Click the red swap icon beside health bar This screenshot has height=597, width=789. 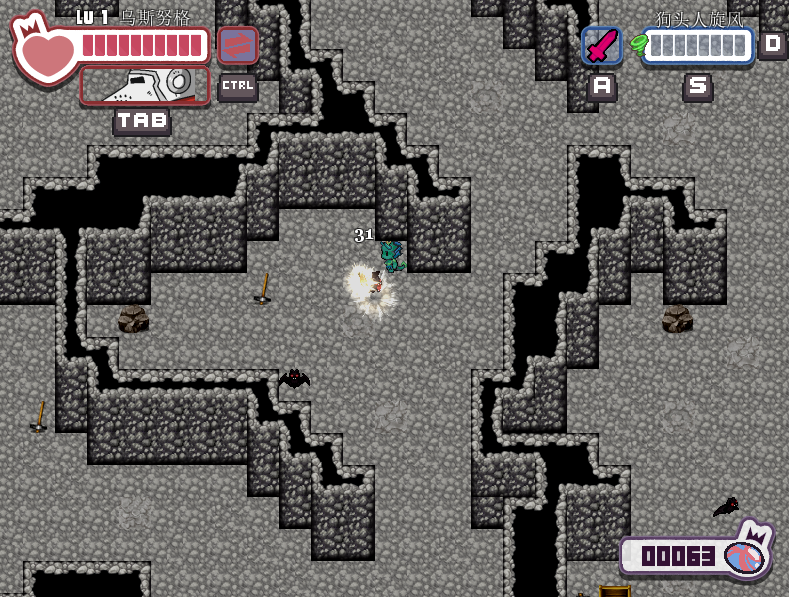click(238, 45)
